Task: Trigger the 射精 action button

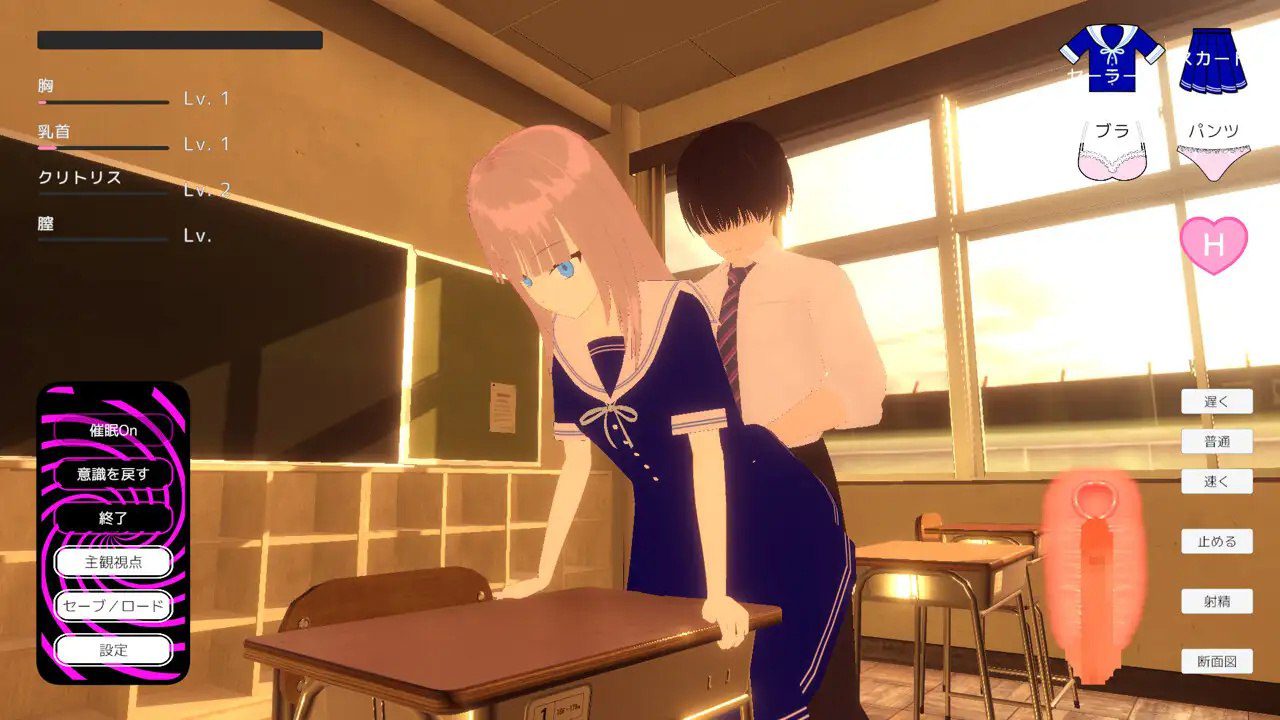Action: [x=1217, y=601]
